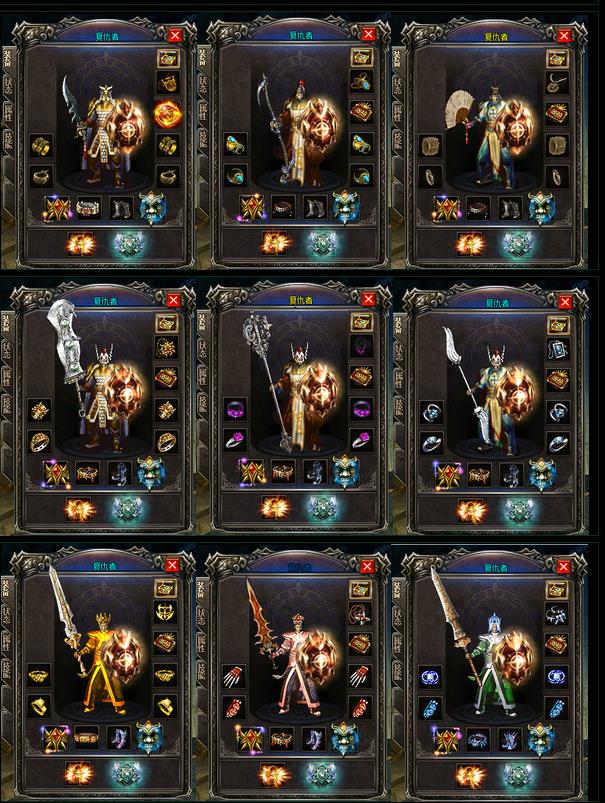Close the fan-wielding character's equipment panel
This screenshot has height=803, width=605.
pos(567,35)
